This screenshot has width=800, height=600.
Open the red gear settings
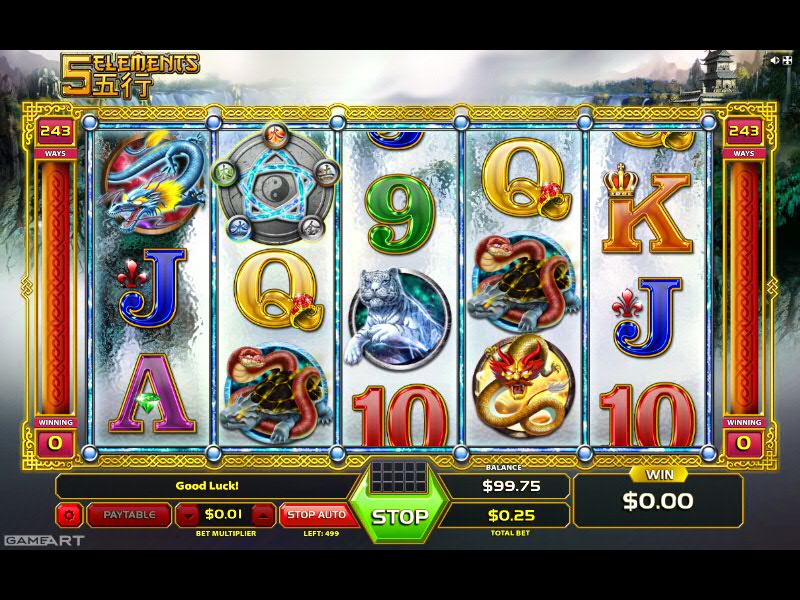70,515
